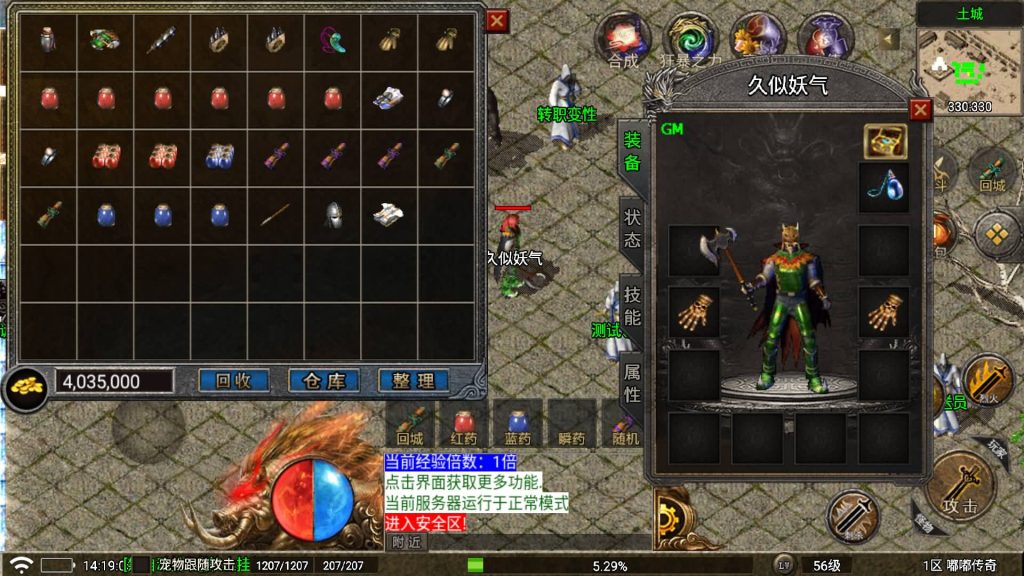Screen dimensions: 1024x576
Task: Sort inventory with the 整理 button
Action: pyautogui.click(x=413, y=381)
